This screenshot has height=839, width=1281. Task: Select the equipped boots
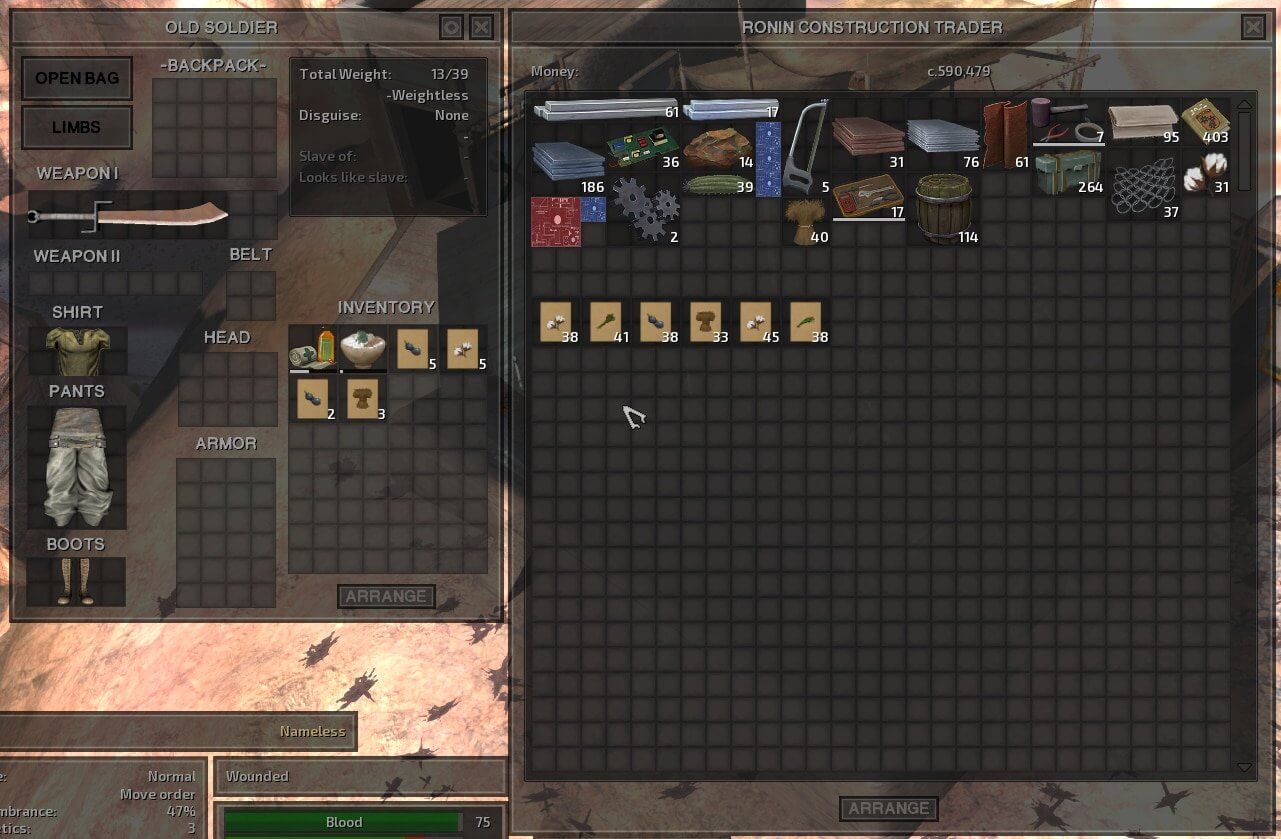point(76,582)
